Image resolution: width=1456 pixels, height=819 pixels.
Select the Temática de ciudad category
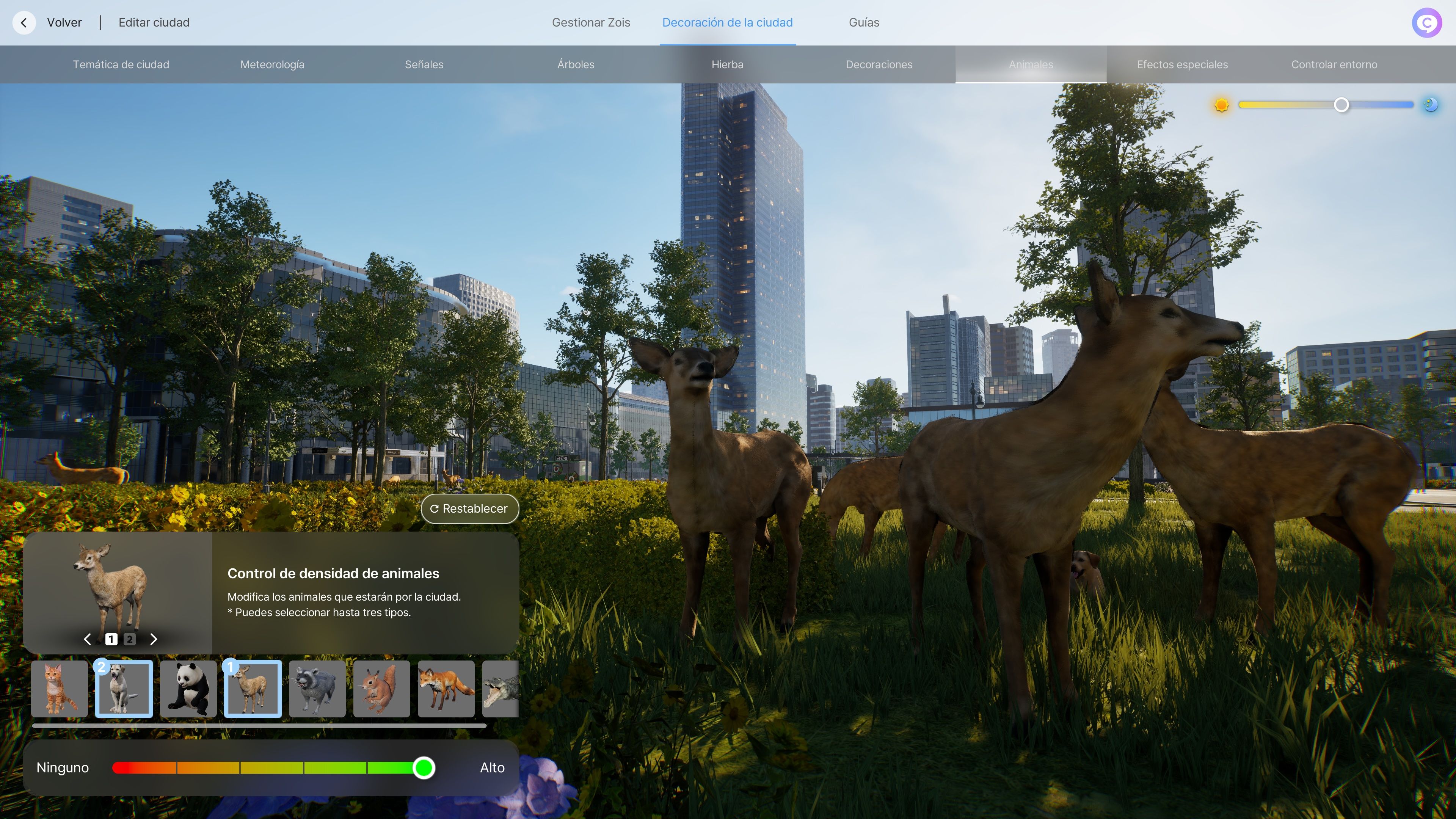coord(121,64)
